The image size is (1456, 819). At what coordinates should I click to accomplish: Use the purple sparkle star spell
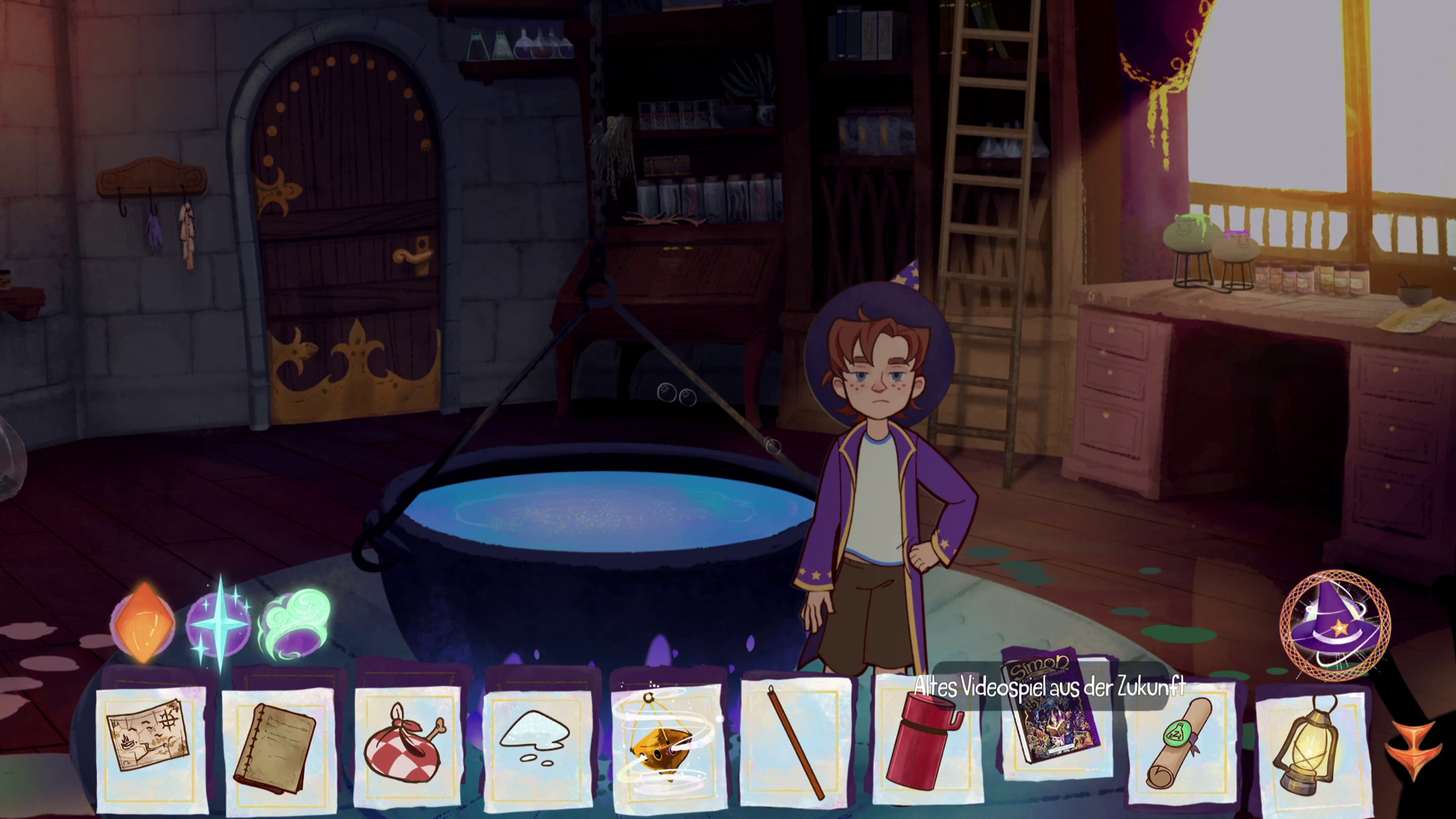coord(219,623)
